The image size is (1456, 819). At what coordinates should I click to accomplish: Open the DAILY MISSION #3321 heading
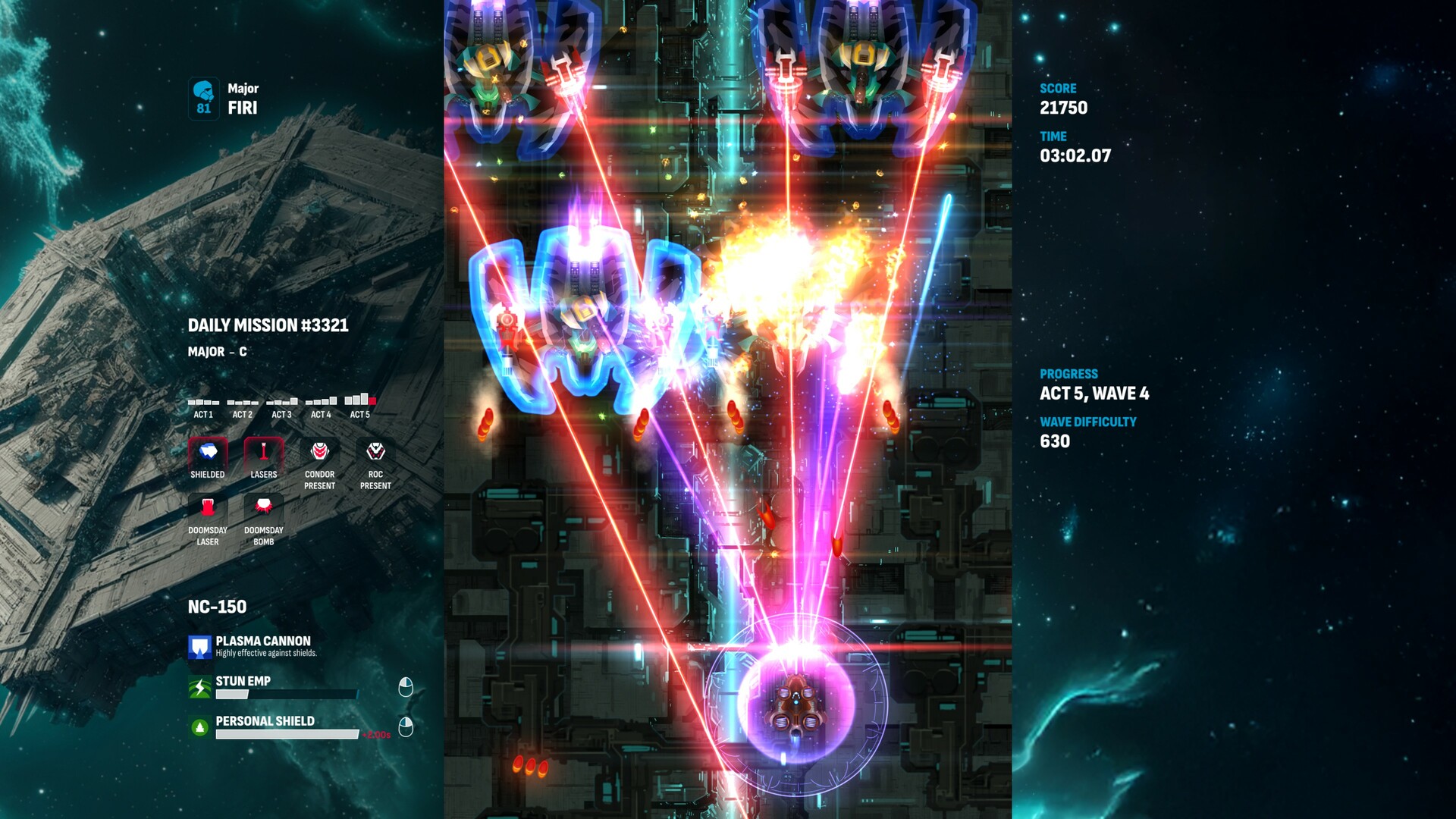[x=269, y=325]
